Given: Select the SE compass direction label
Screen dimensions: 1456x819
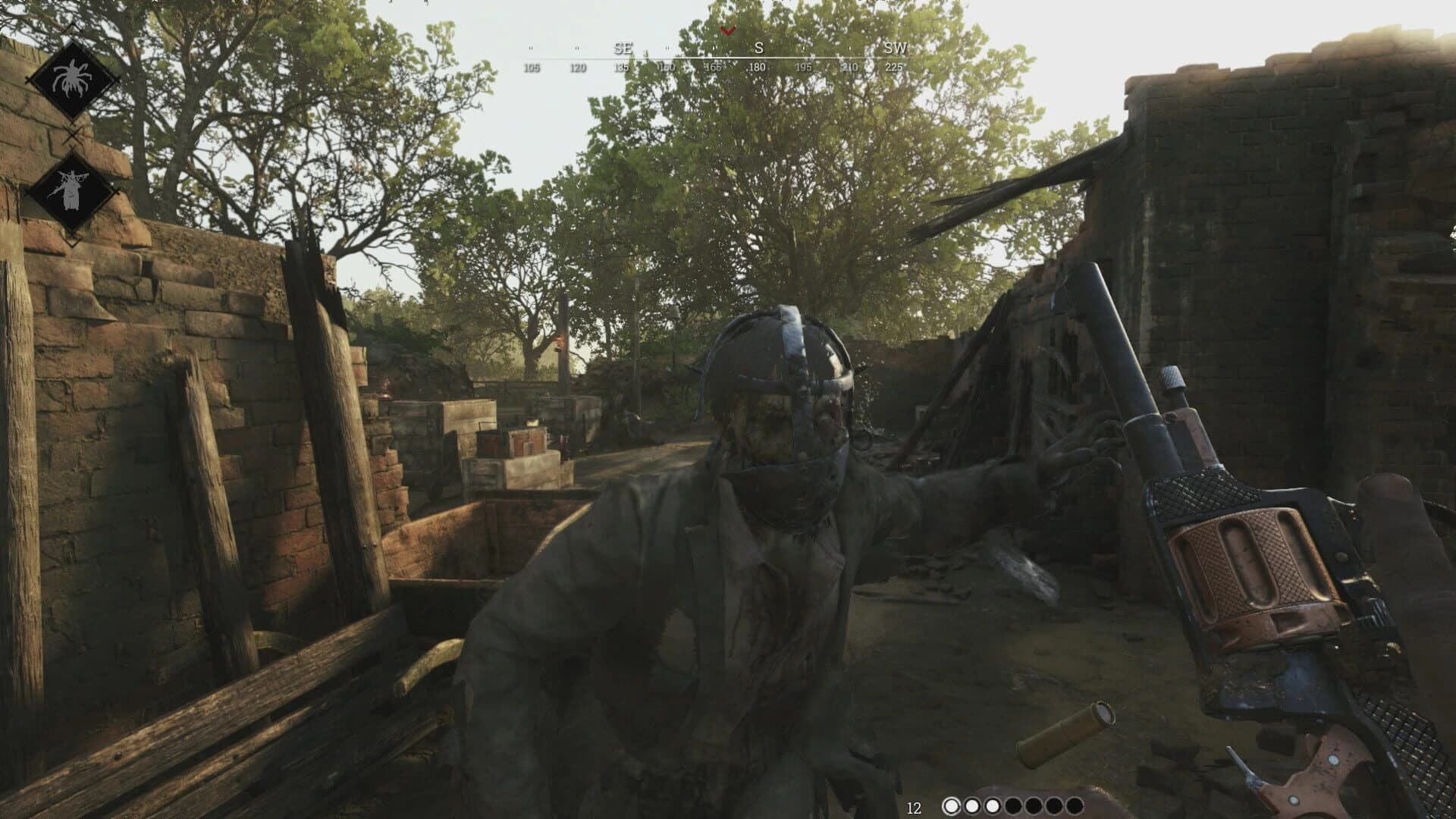Looking at the screenshot, I should 623,48.
